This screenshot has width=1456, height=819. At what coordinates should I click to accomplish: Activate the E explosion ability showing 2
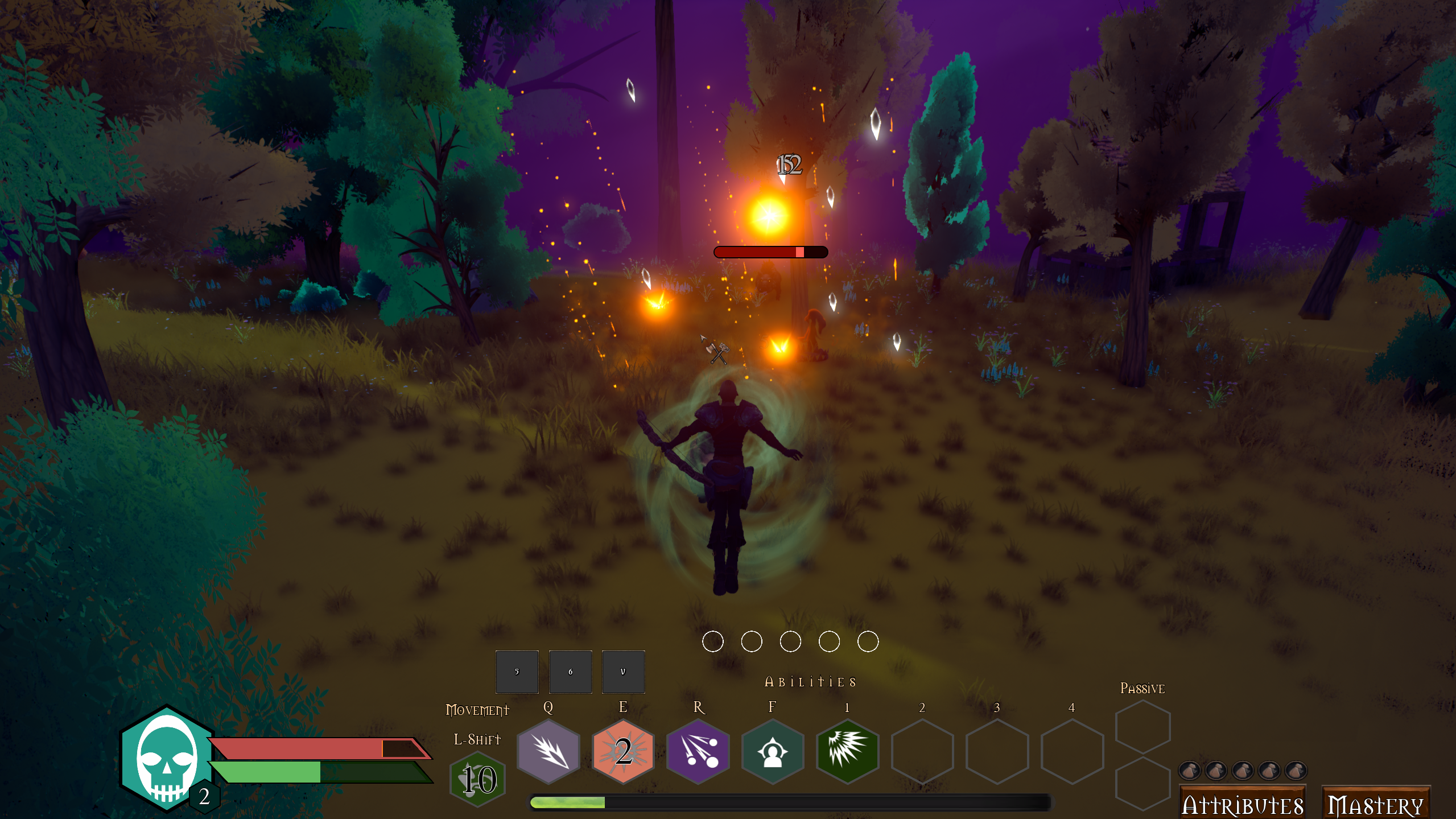[622, 751]
